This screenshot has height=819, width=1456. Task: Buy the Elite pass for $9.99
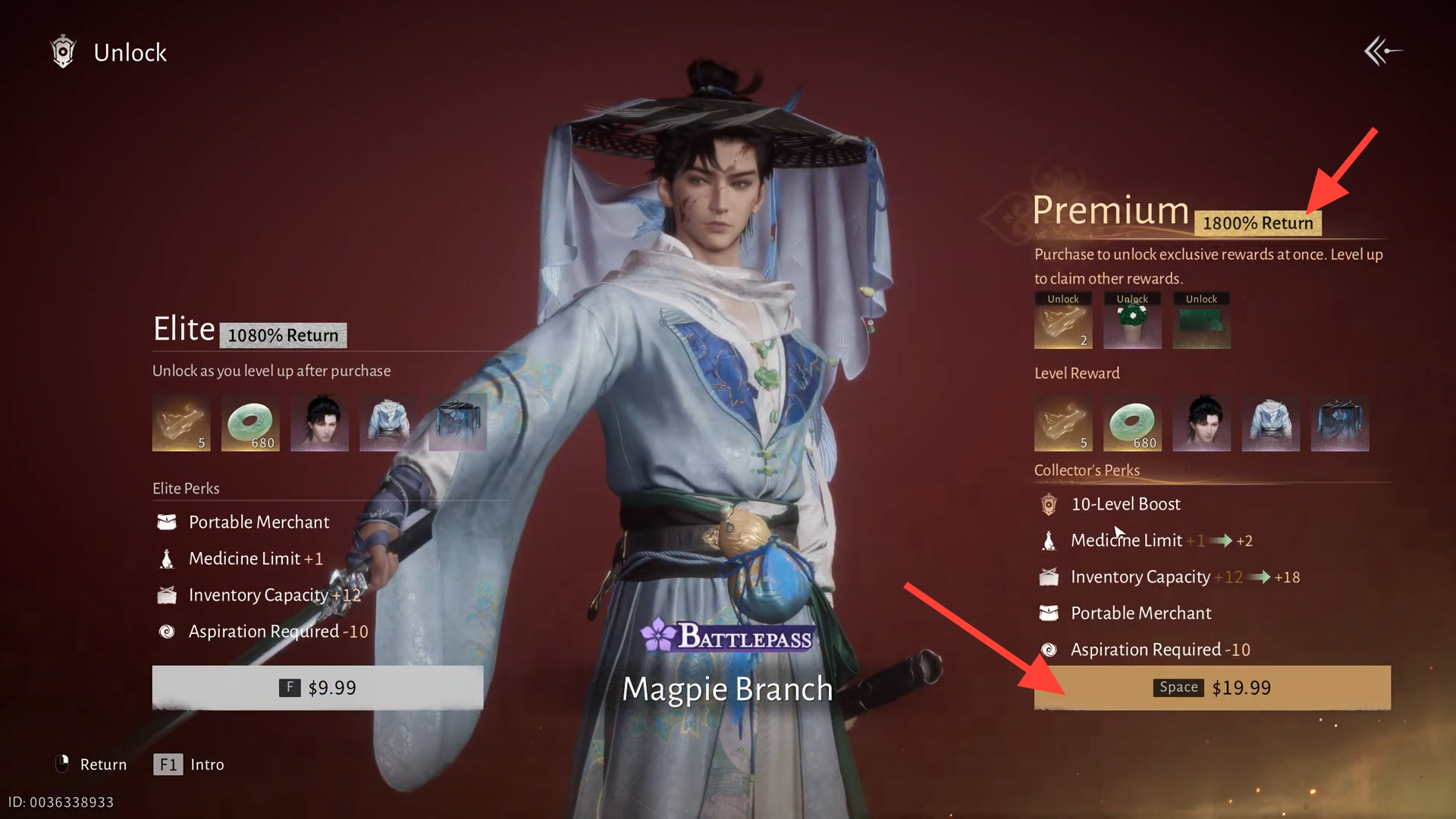(317, 688)
